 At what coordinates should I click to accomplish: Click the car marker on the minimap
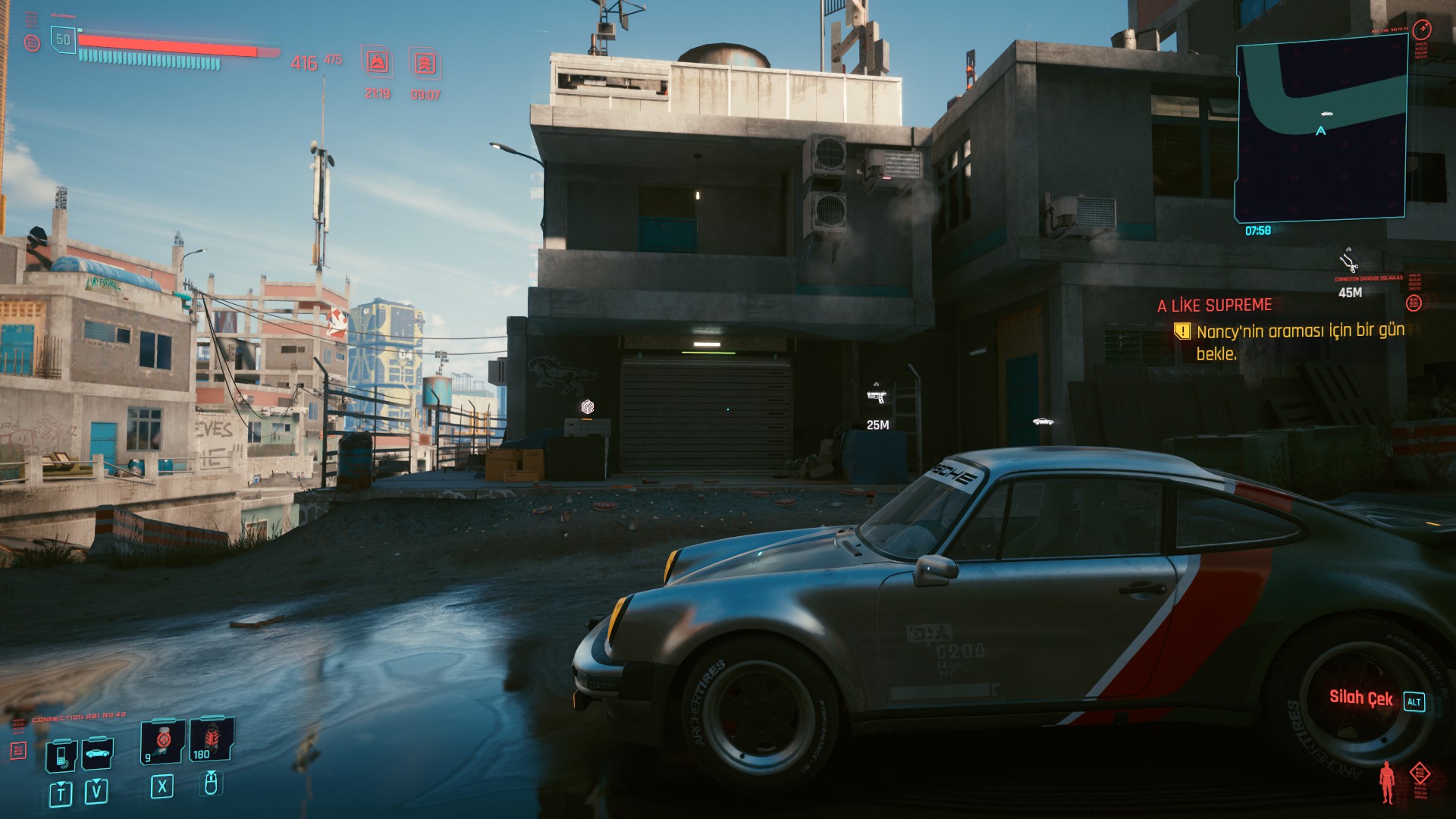(x=1326, y=114)
